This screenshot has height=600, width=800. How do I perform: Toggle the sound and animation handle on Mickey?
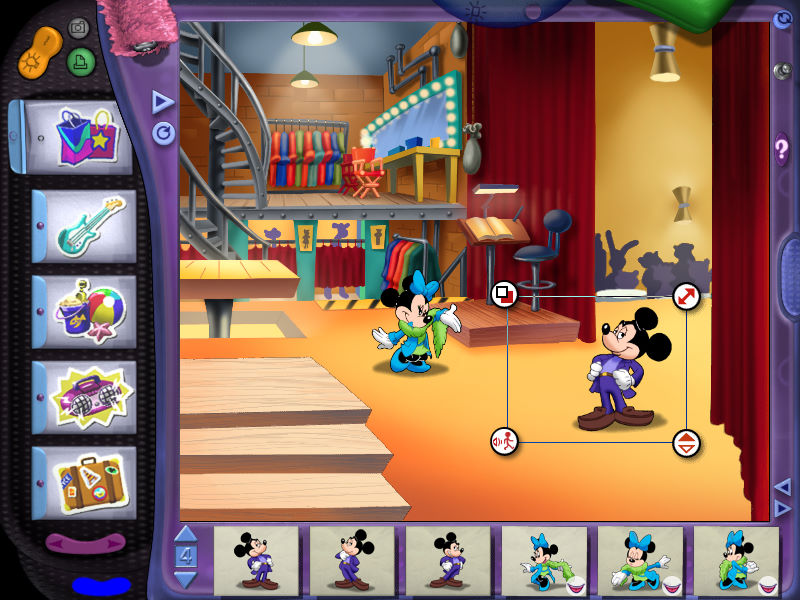pyautogui.click(x=505, y=441)
